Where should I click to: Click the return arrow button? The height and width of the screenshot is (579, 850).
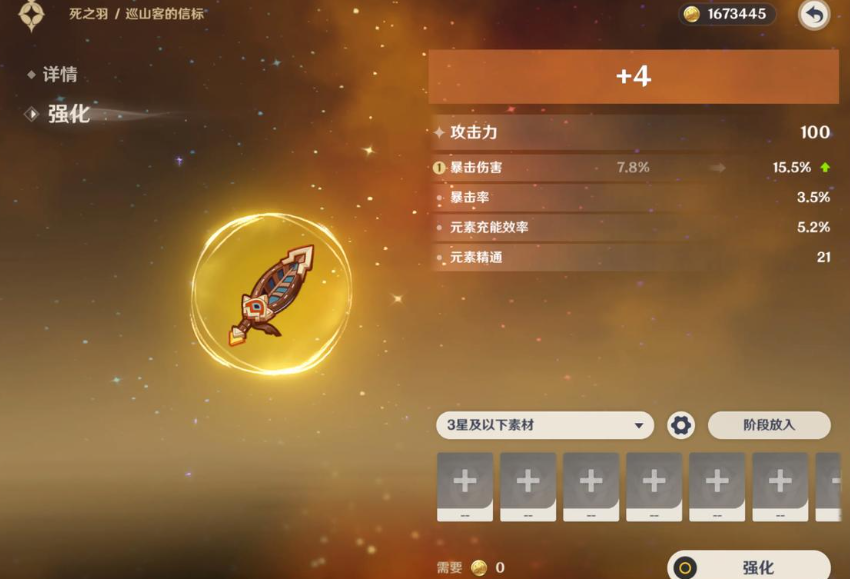pyautogui.click(x=814, y=15)
